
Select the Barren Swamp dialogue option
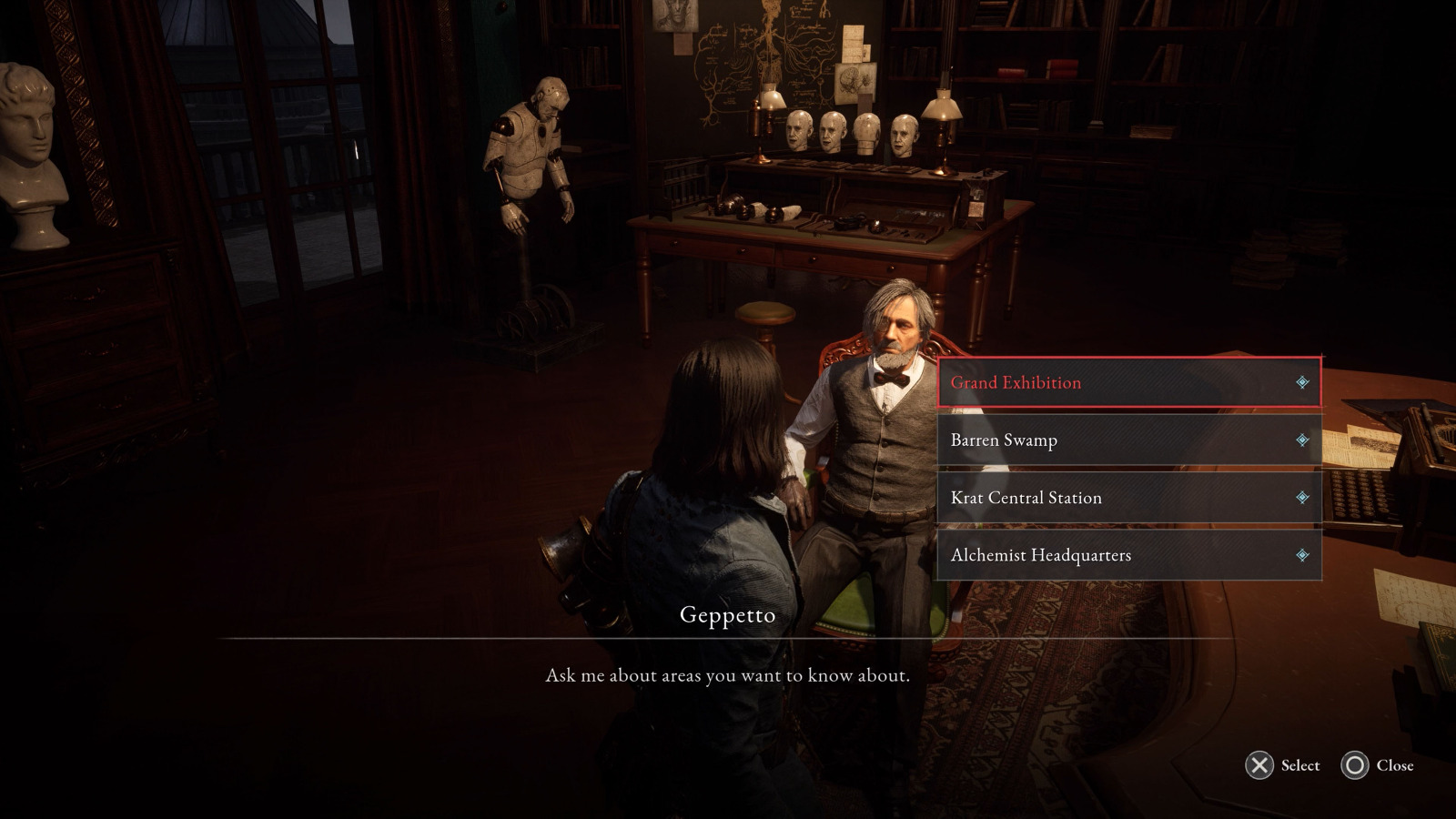[x=1003, y=440]
